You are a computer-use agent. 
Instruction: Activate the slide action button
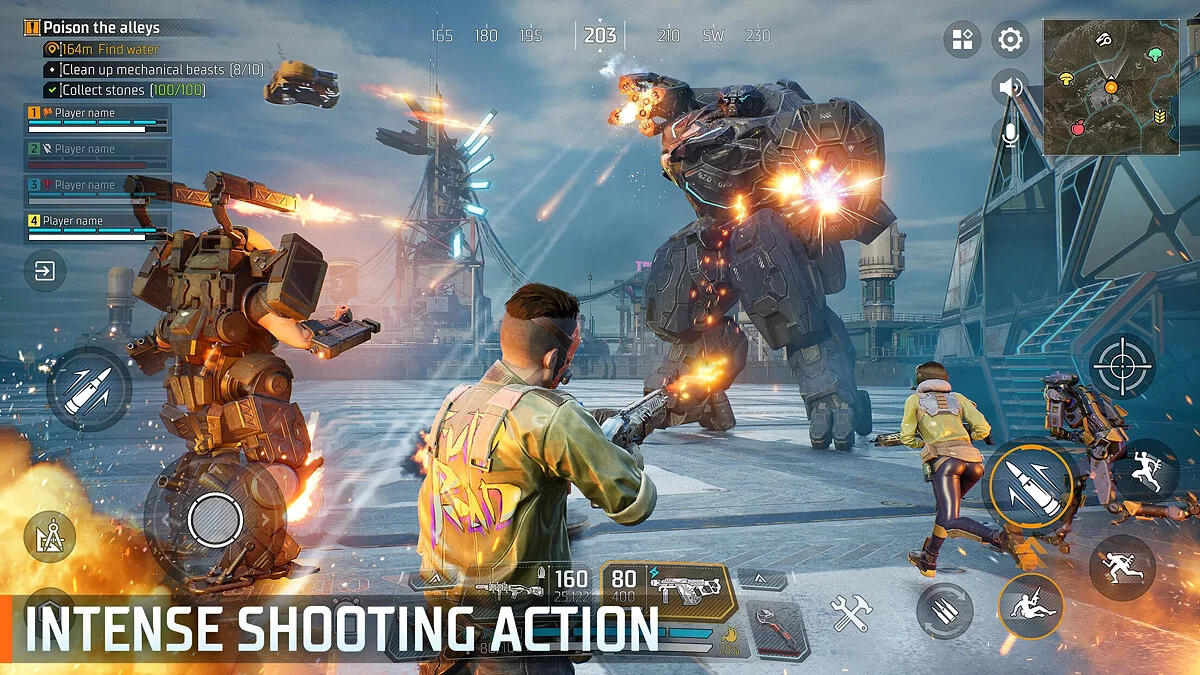(x=1030, y=606)
